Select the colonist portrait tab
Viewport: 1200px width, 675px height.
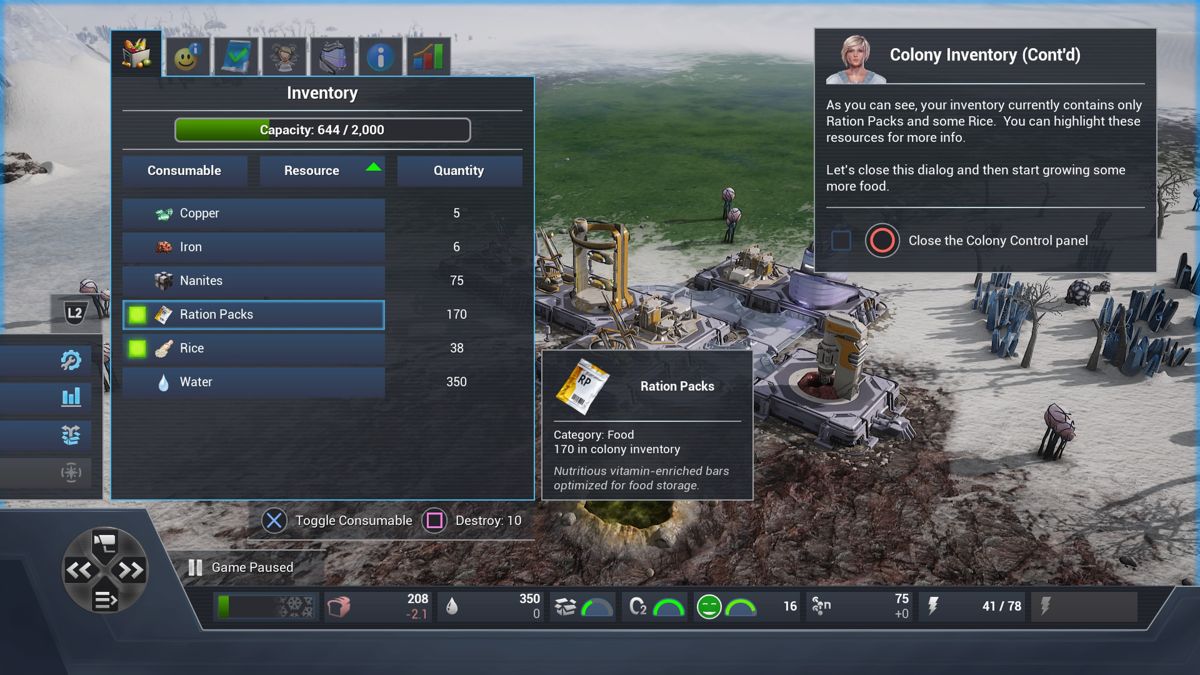pyautogui.click(x=285, y=57)
